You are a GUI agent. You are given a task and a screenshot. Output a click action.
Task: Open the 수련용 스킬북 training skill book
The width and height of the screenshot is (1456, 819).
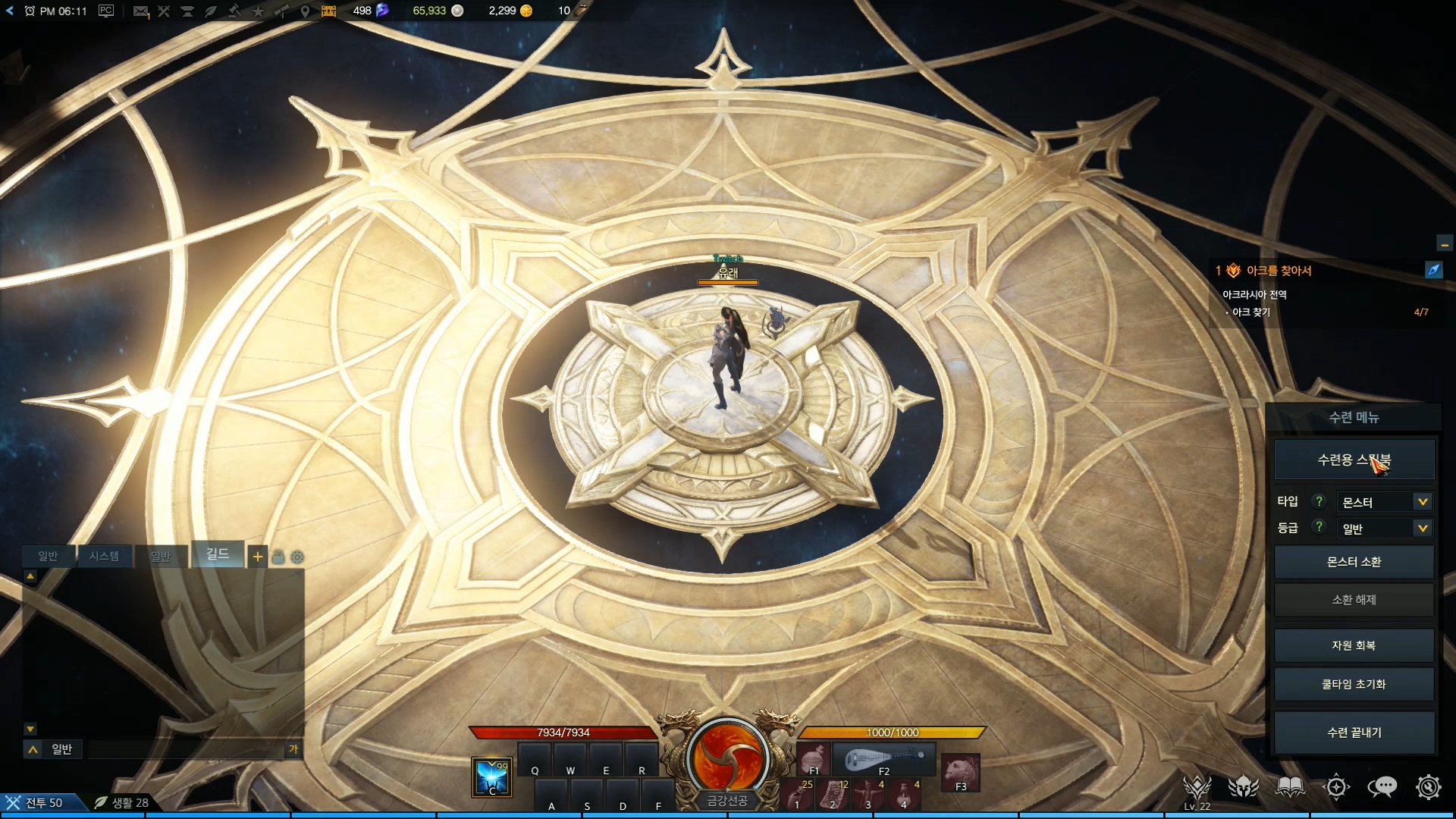1354,460
